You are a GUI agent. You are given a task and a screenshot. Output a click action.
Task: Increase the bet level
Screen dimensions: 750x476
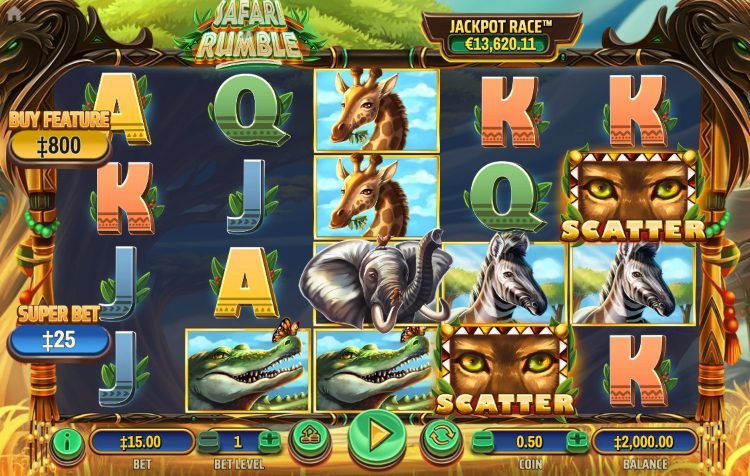[x=270, y=440]
